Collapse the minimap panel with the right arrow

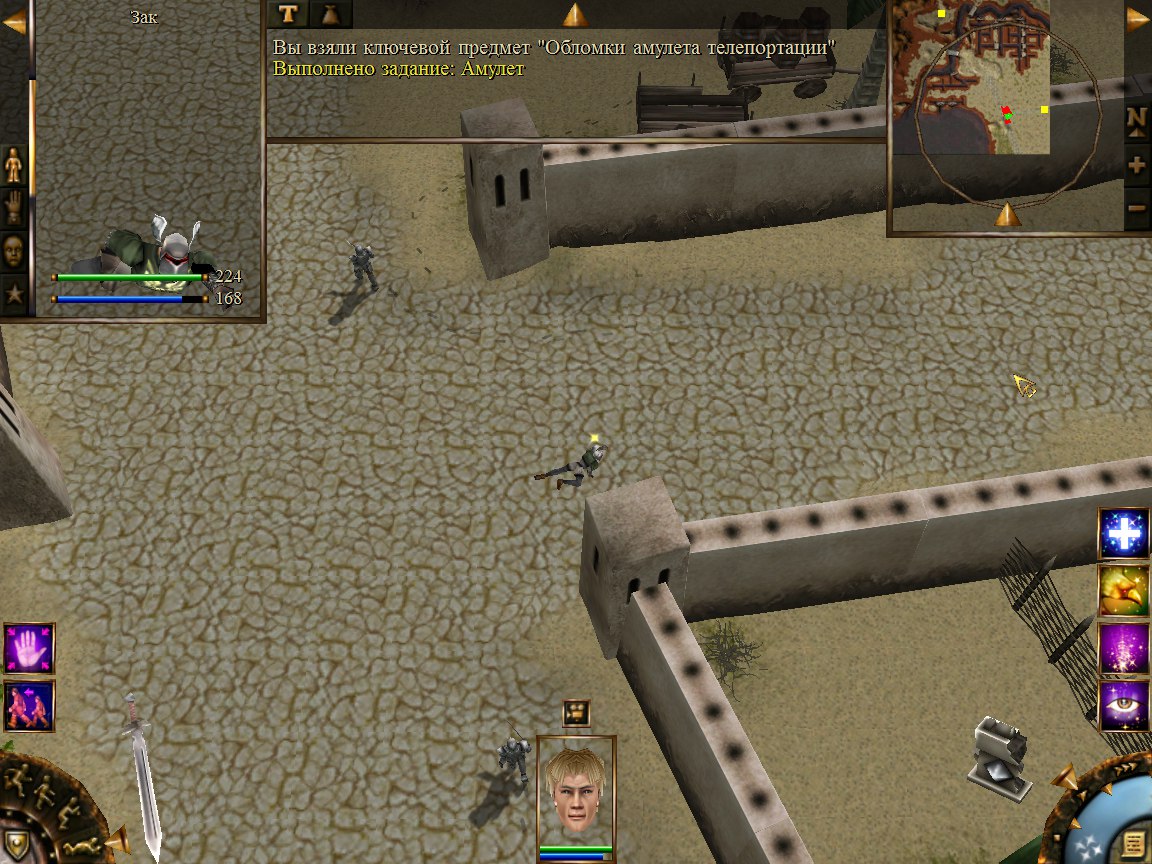coord(1138,20)
